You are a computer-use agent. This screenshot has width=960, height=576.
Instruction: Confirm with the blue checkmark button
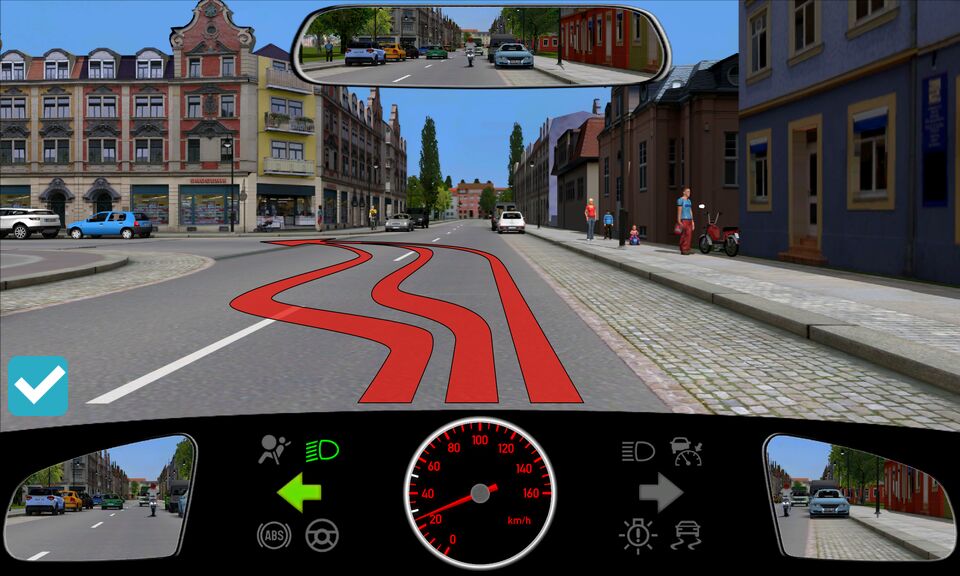click(38, 386)
